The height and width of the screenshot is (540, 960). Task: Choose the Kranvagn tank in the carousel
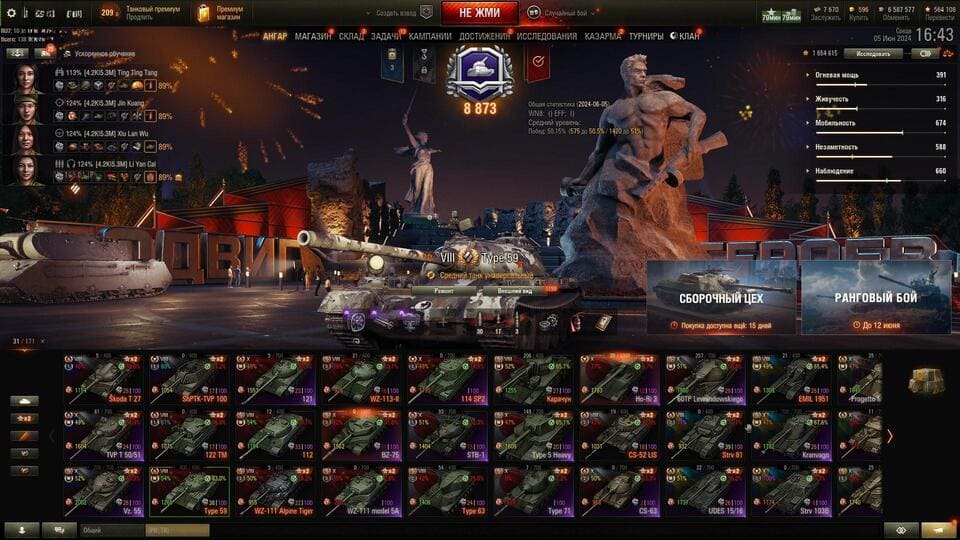pyautogui.click(x=791, y=434)
